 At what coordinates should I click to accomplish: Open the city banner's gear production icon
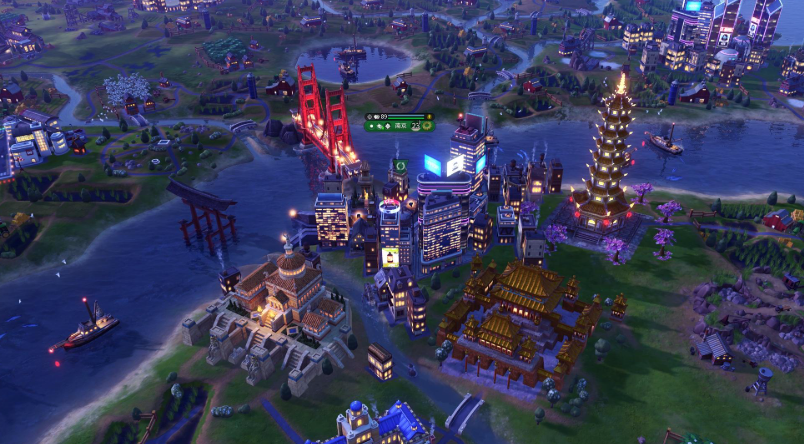coord(427,127)
